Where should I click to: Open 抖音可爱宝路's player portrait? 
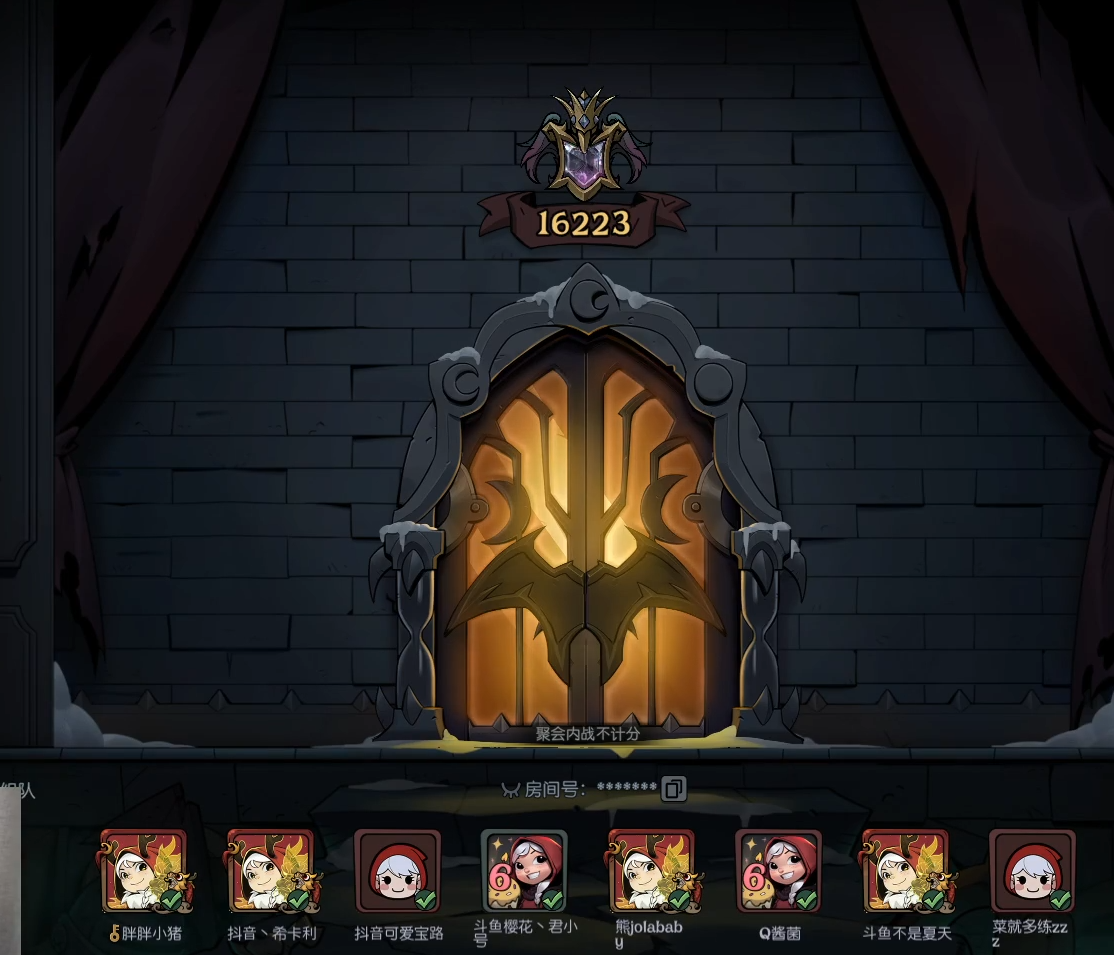coord(398,872)
